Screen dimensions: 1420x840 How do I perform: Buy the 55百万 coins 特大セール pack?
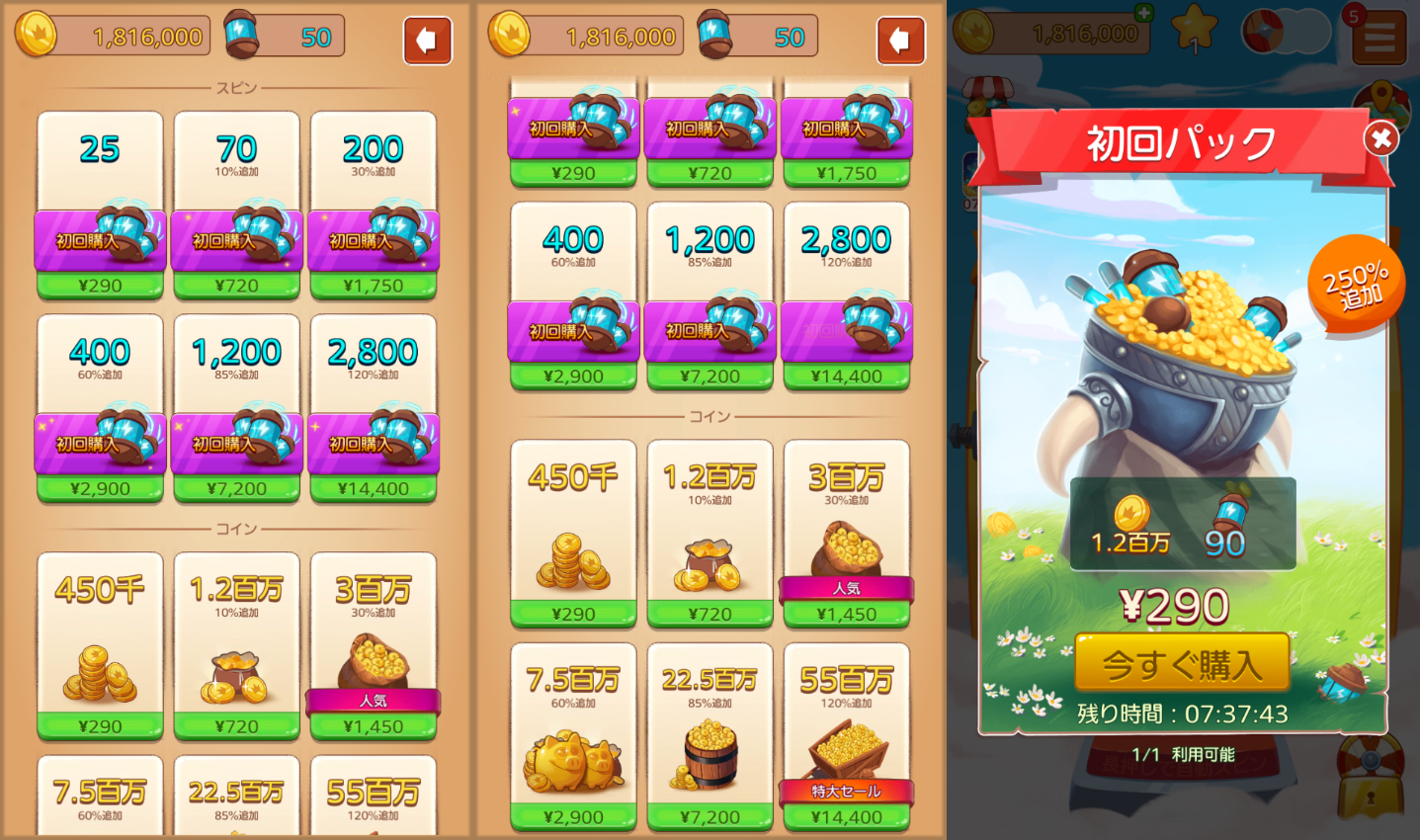(846, 817)
